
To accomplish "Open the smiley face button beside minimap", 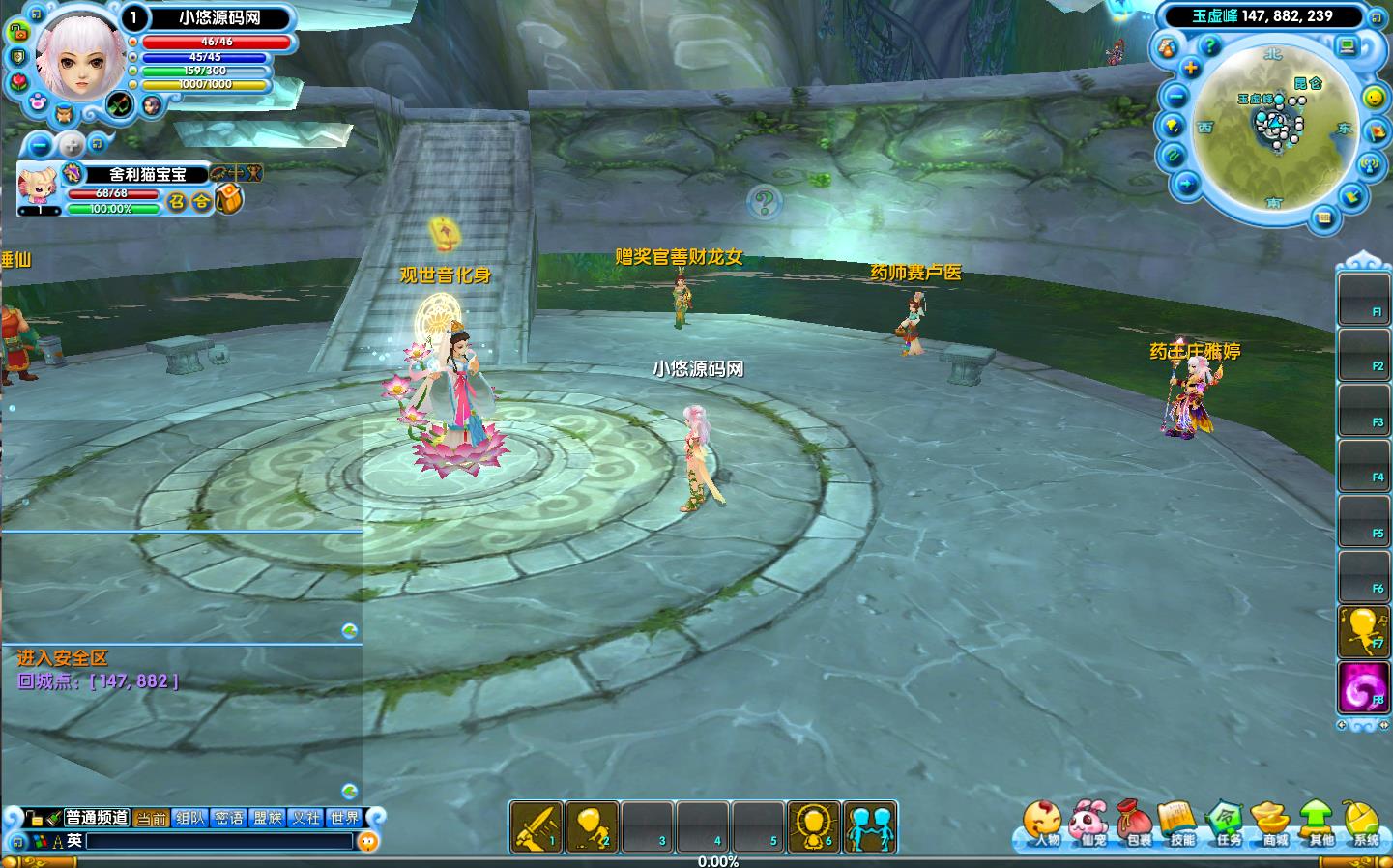I will click(x=1374, y=98).
